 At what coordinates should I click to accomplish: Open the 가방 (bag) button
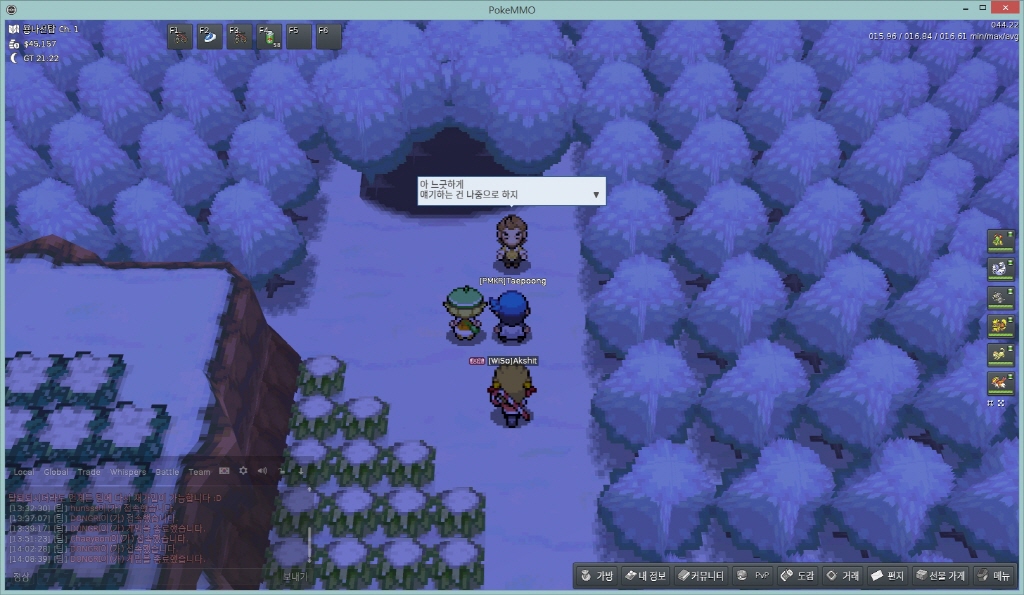(596, 576)
